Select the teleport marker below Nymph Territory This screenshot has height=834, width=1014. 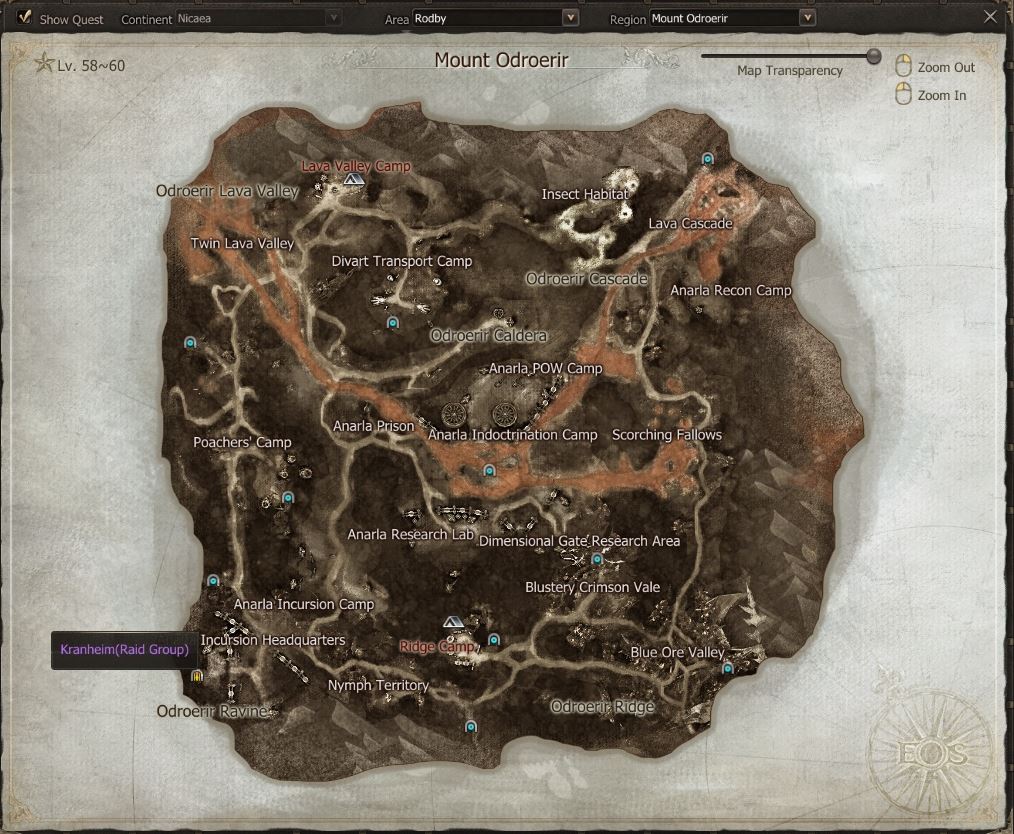tap(471, 727)
